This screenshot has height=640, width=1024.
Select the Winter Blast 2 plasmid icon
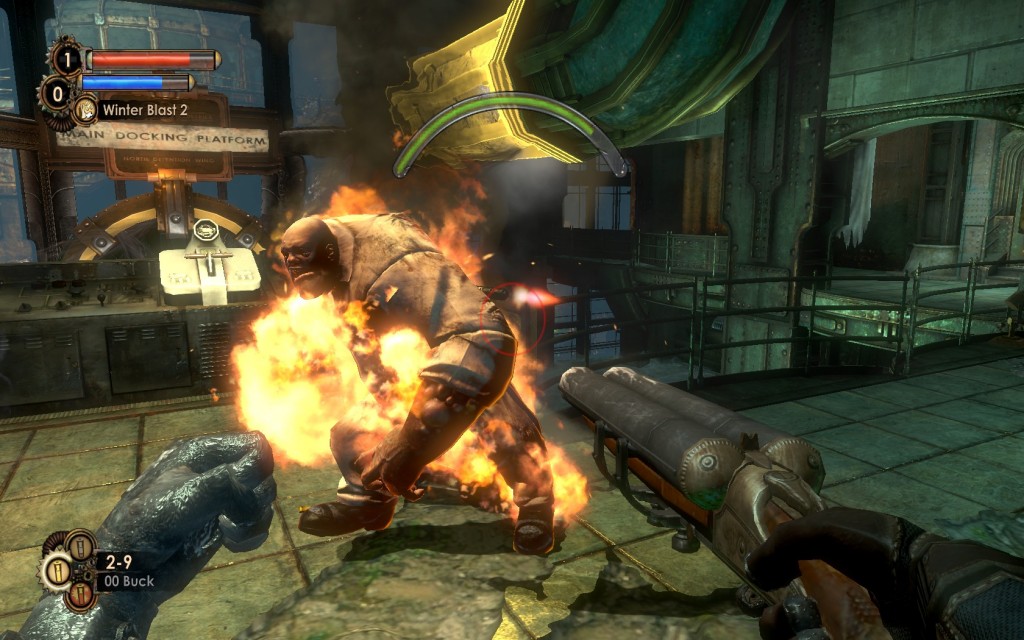click(86, 109)
